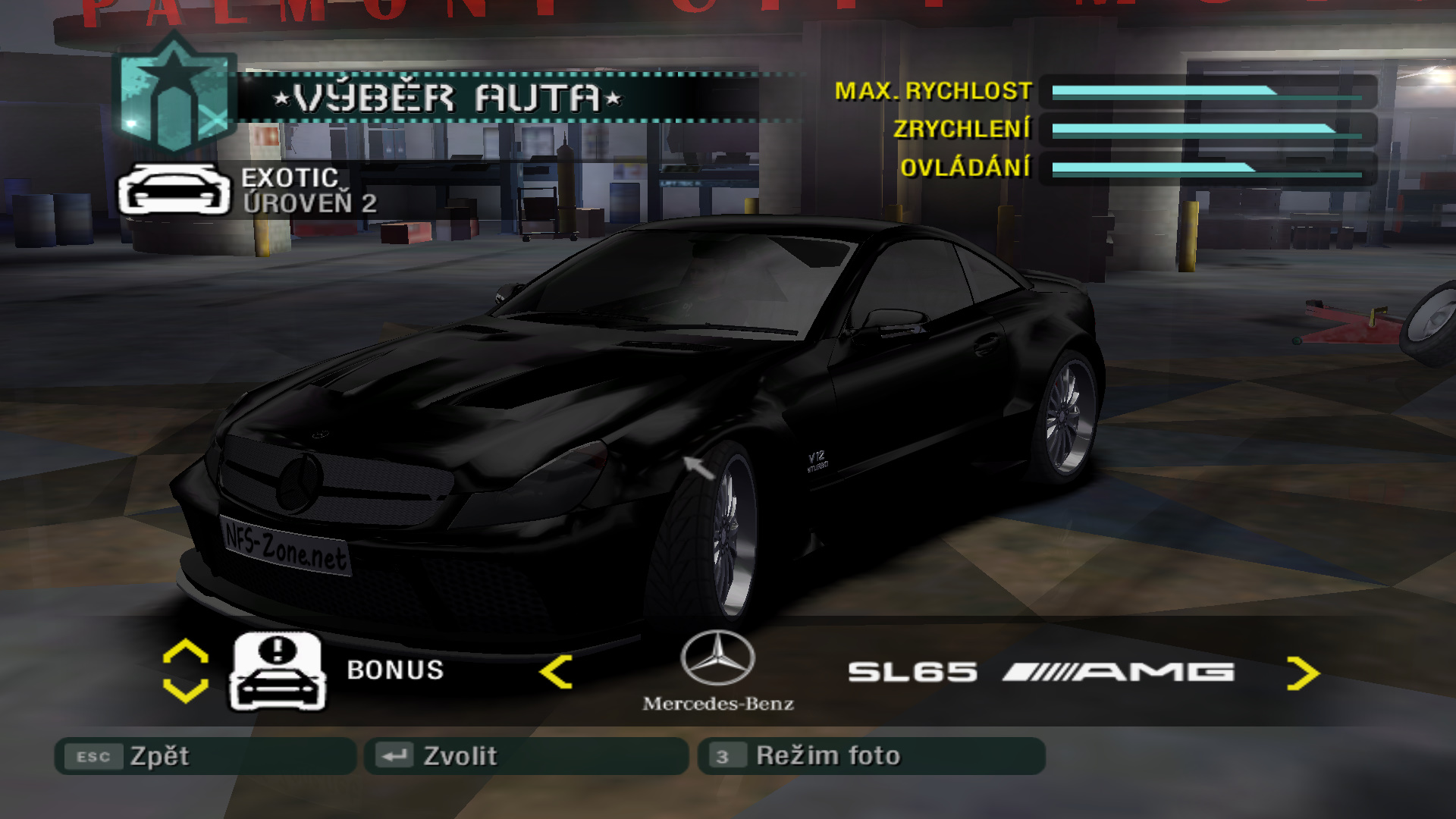Switch car category with the down arrow
Image resolution: width=1456 pixels, height=819 pixels.
tap(185, 690)
